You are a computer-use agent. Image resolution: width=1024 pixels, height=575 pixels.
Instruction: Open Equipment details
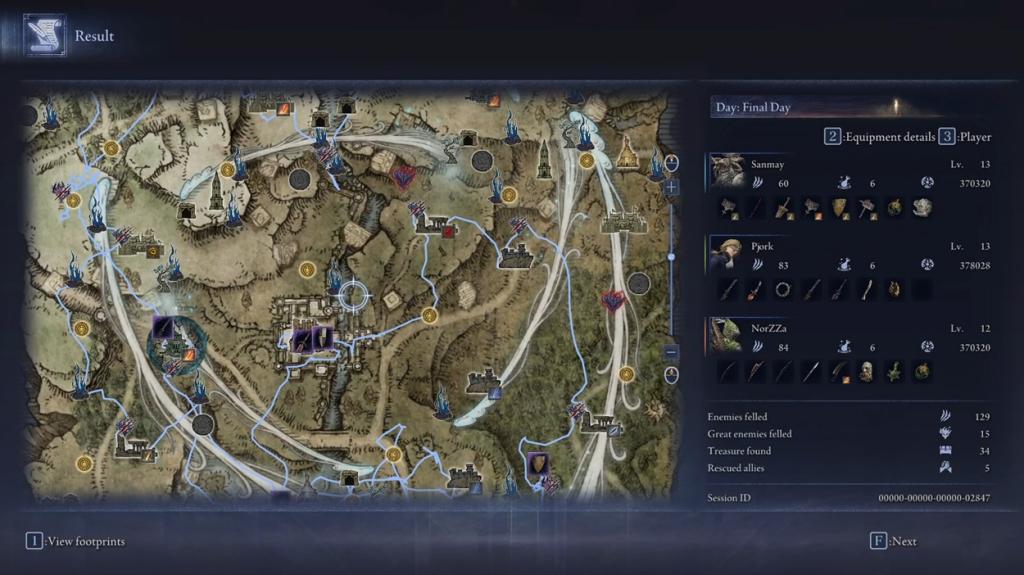click(x=879, y=137)
